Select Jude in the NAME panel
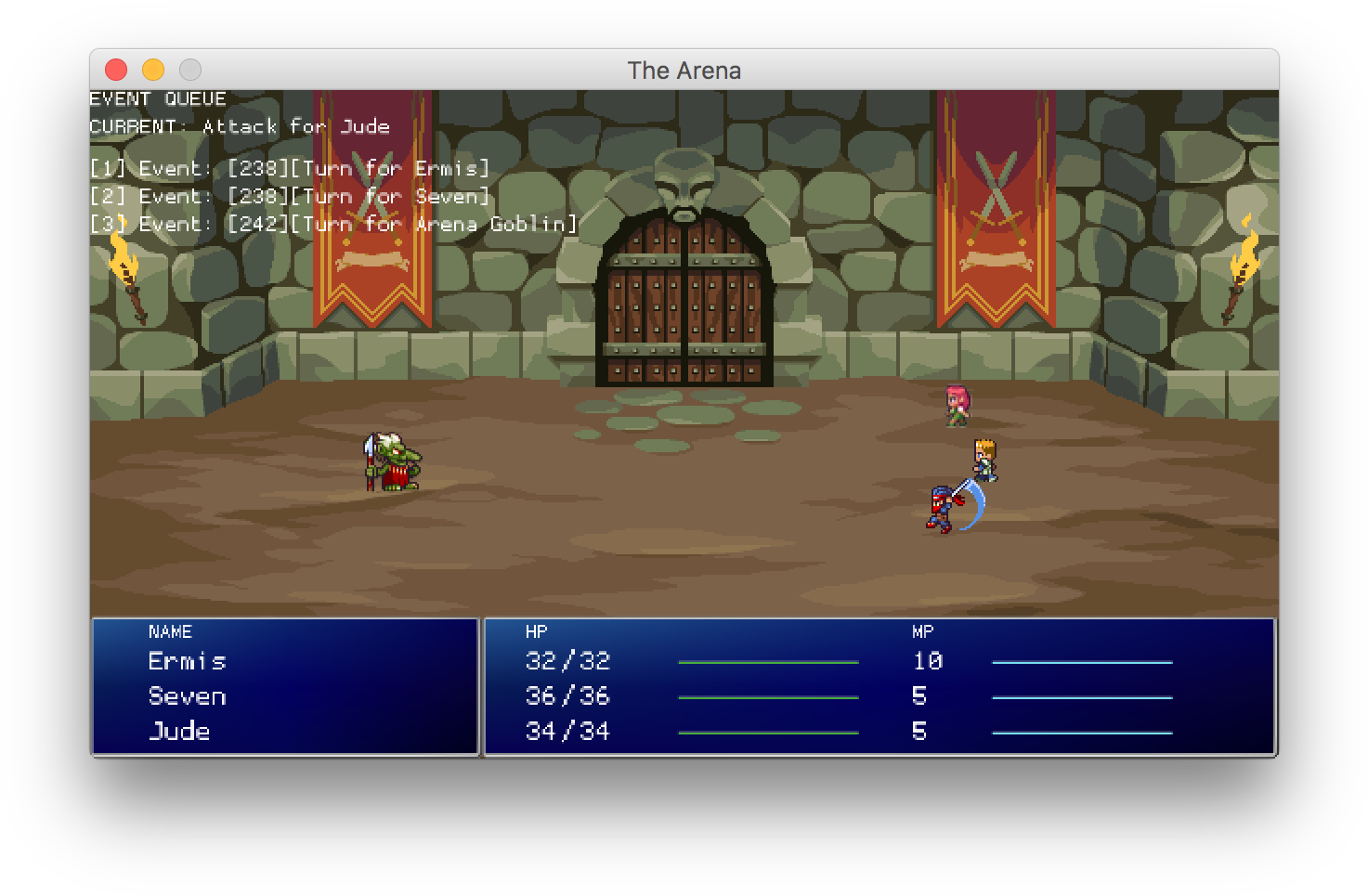1368x896 pixels. pos(179,731)
